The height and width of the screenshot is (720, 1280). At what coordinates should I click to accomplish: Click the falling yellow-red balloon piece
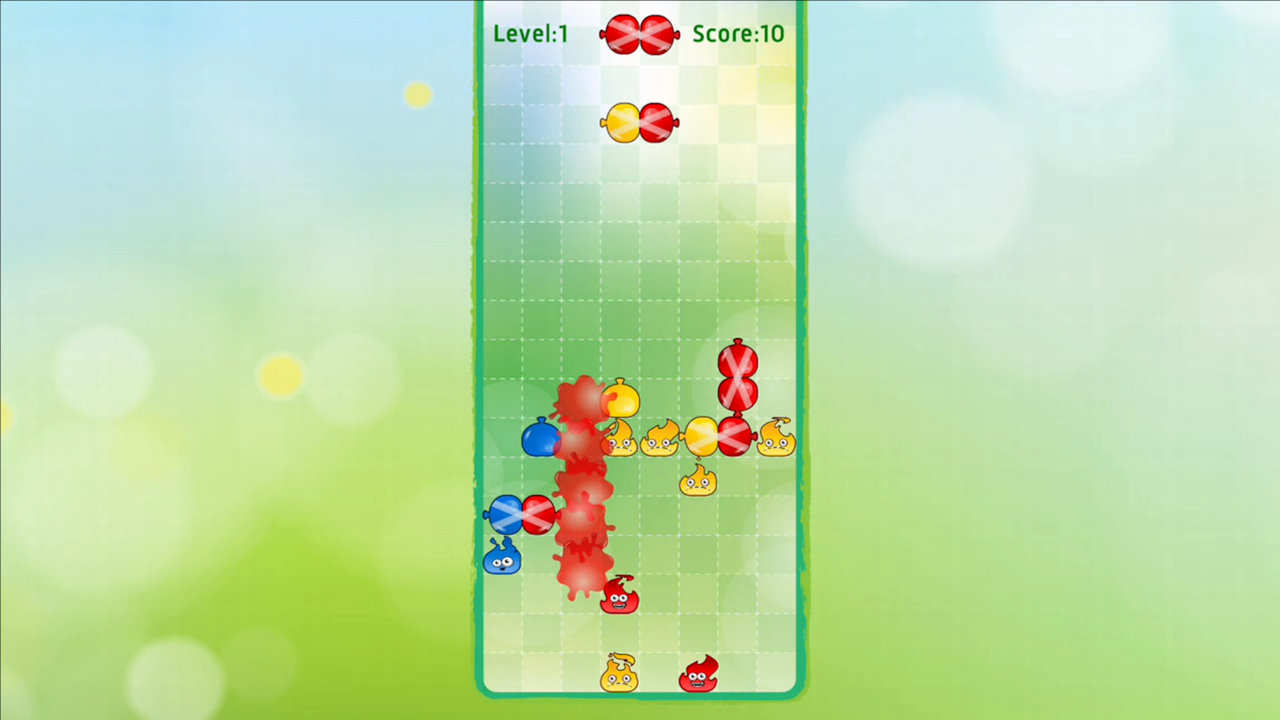tap(639, 121)
